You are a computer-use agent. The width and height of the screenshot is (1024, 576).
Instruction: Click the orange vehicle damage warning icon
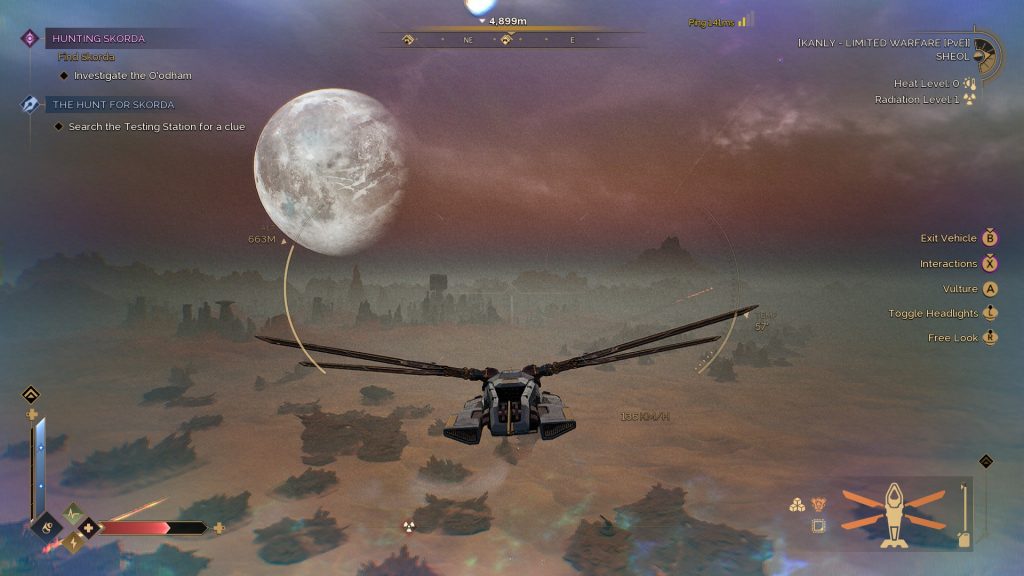818,505
